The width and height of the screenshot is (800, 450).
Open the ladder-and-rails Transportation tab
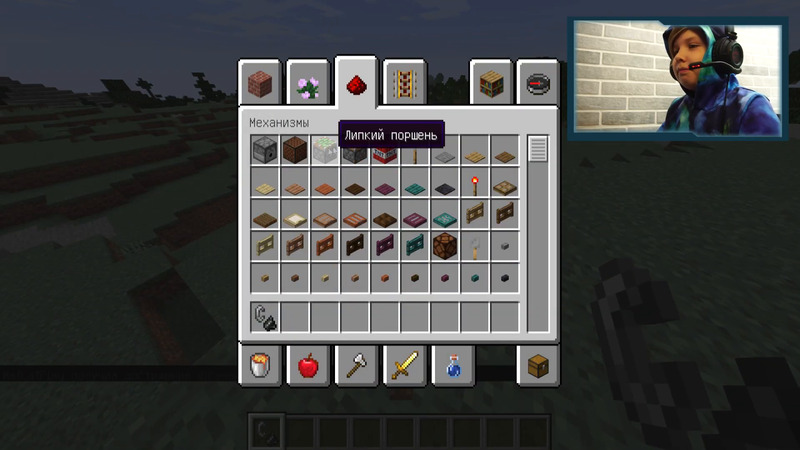[406, 82]
